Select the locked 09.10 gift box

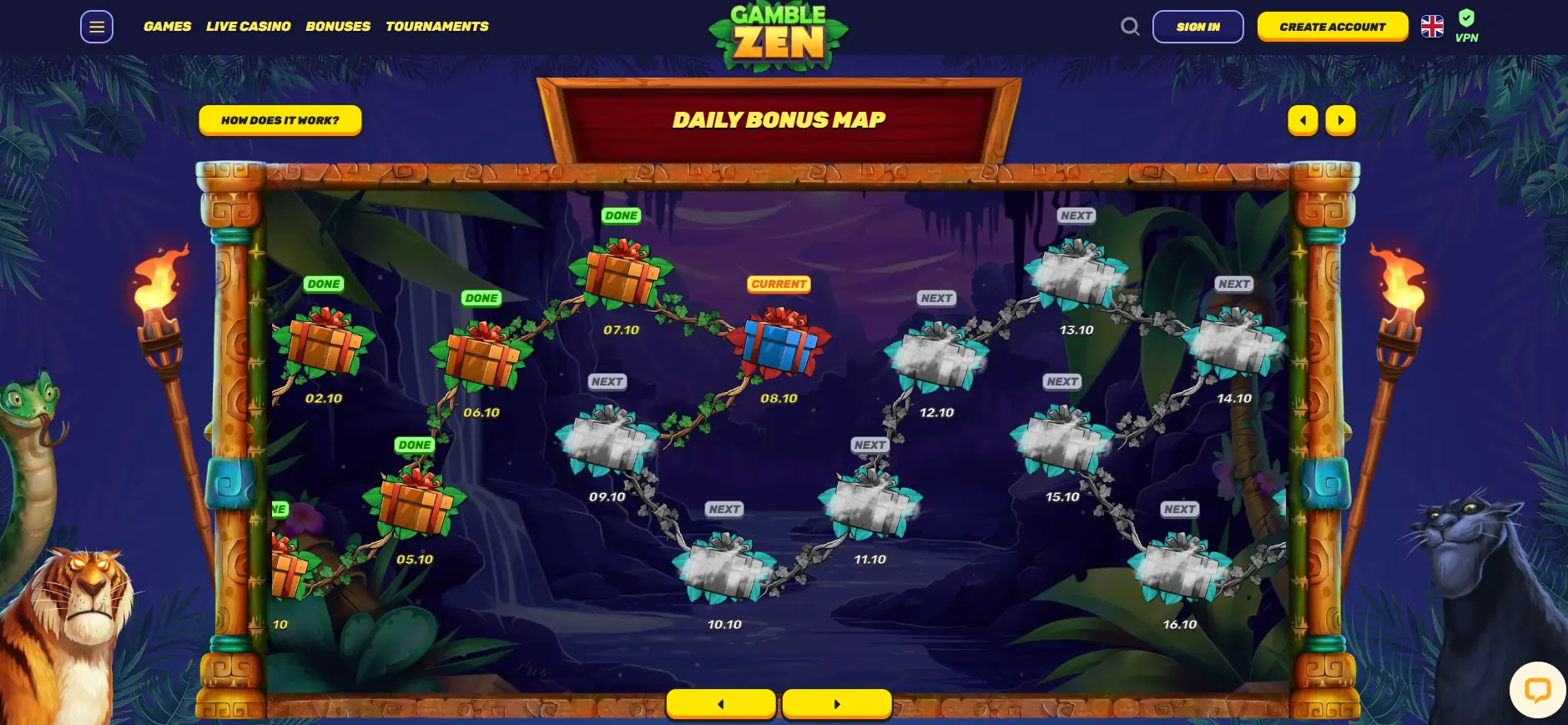click(x=607, y=440)
